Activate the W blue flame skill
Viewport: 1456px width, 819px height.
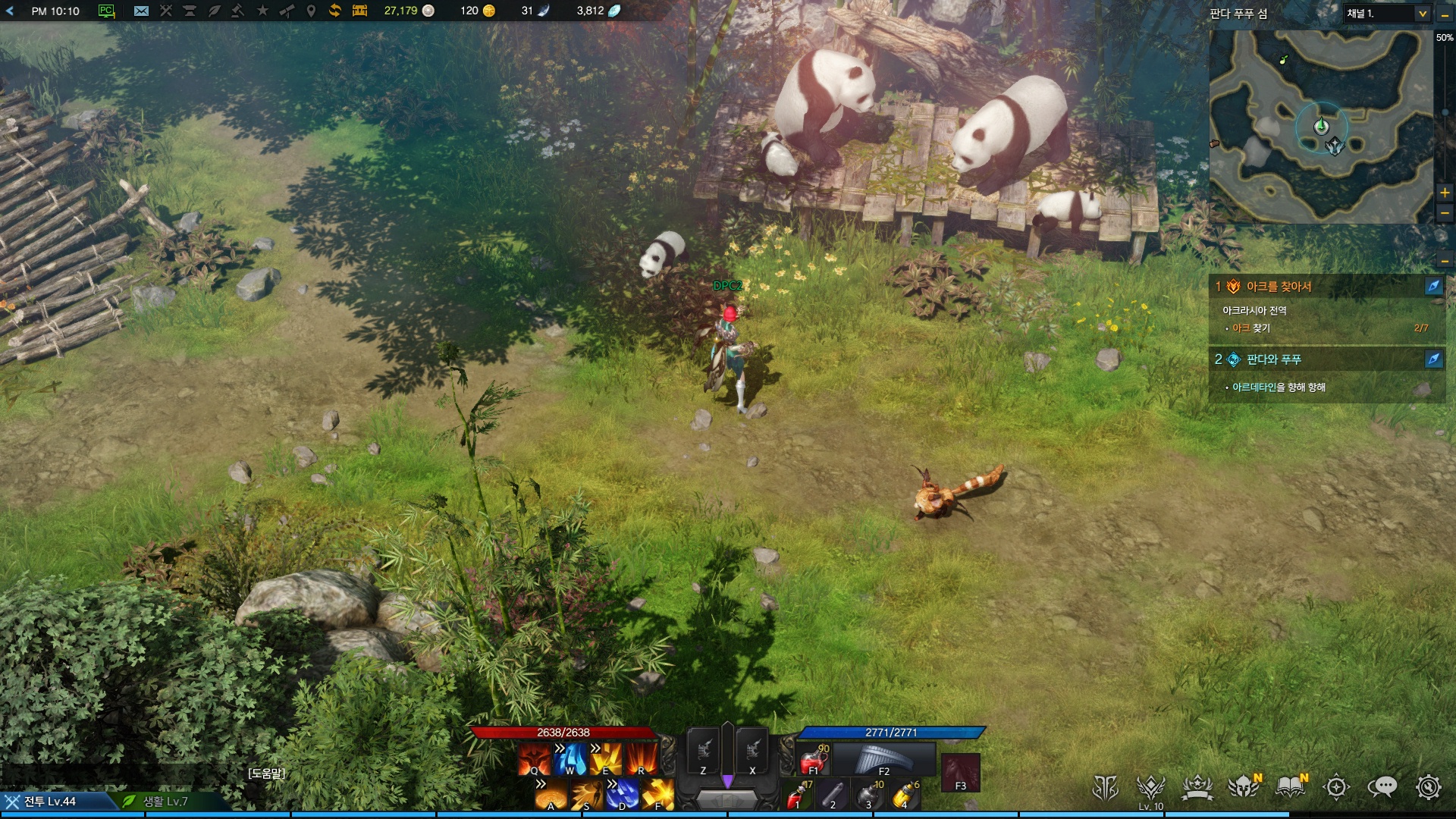pyautogui.click(x=570, y=759)
